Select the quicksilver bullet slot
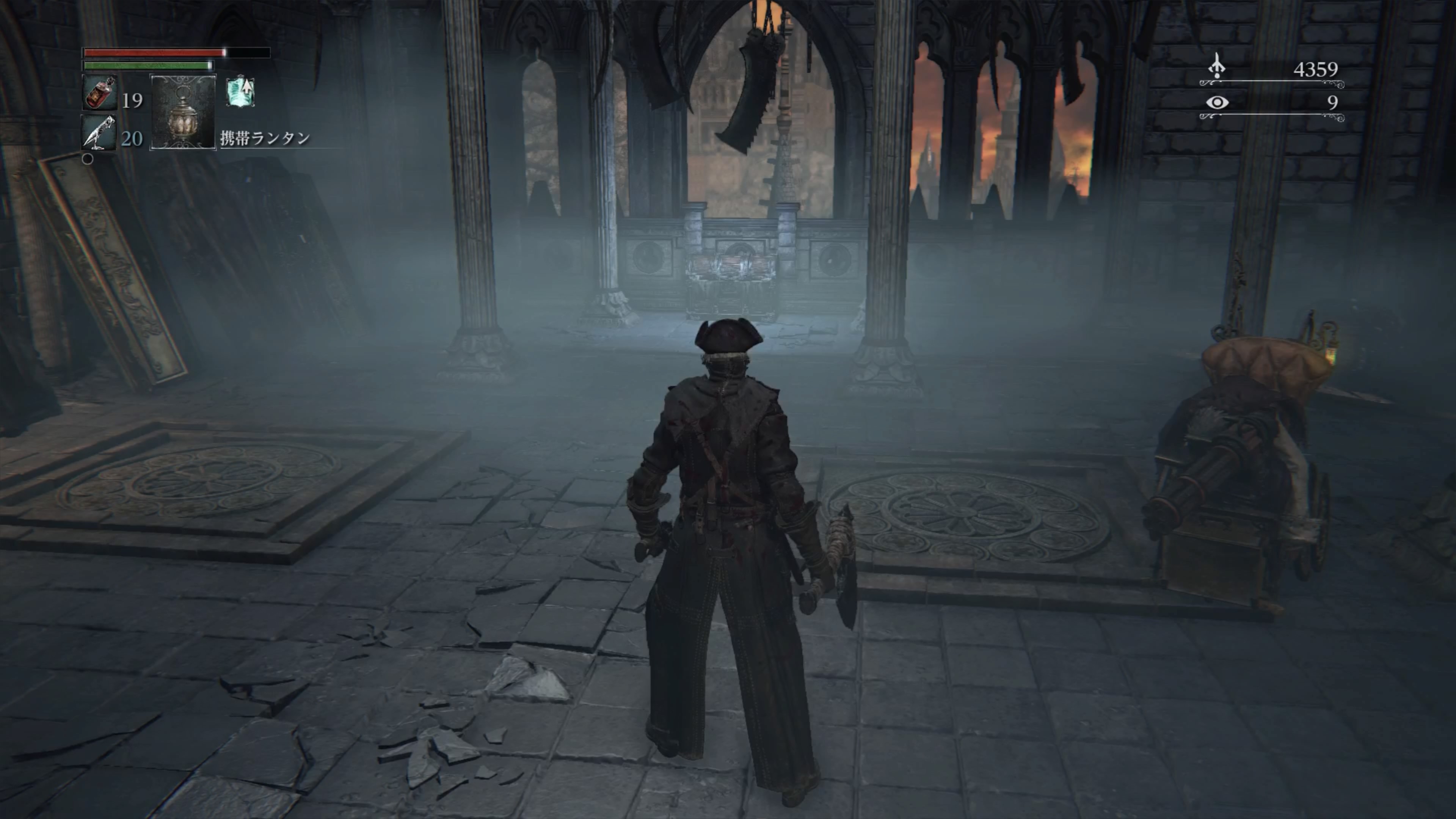The height and width of the screenshot is (819, 1456). tap(99, 133)
